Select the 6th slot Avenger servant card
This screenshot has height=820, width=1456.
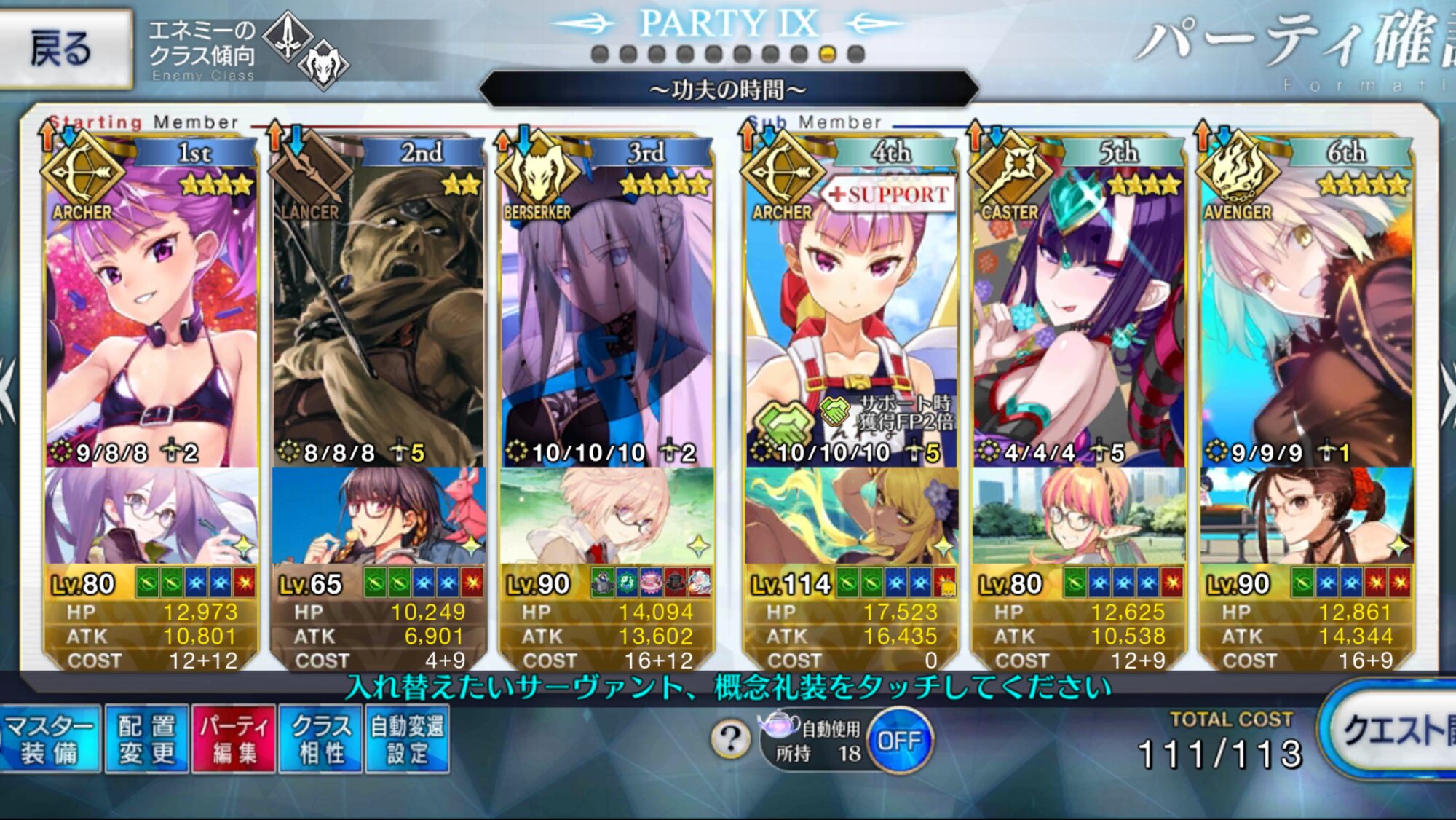point(1307,313)
